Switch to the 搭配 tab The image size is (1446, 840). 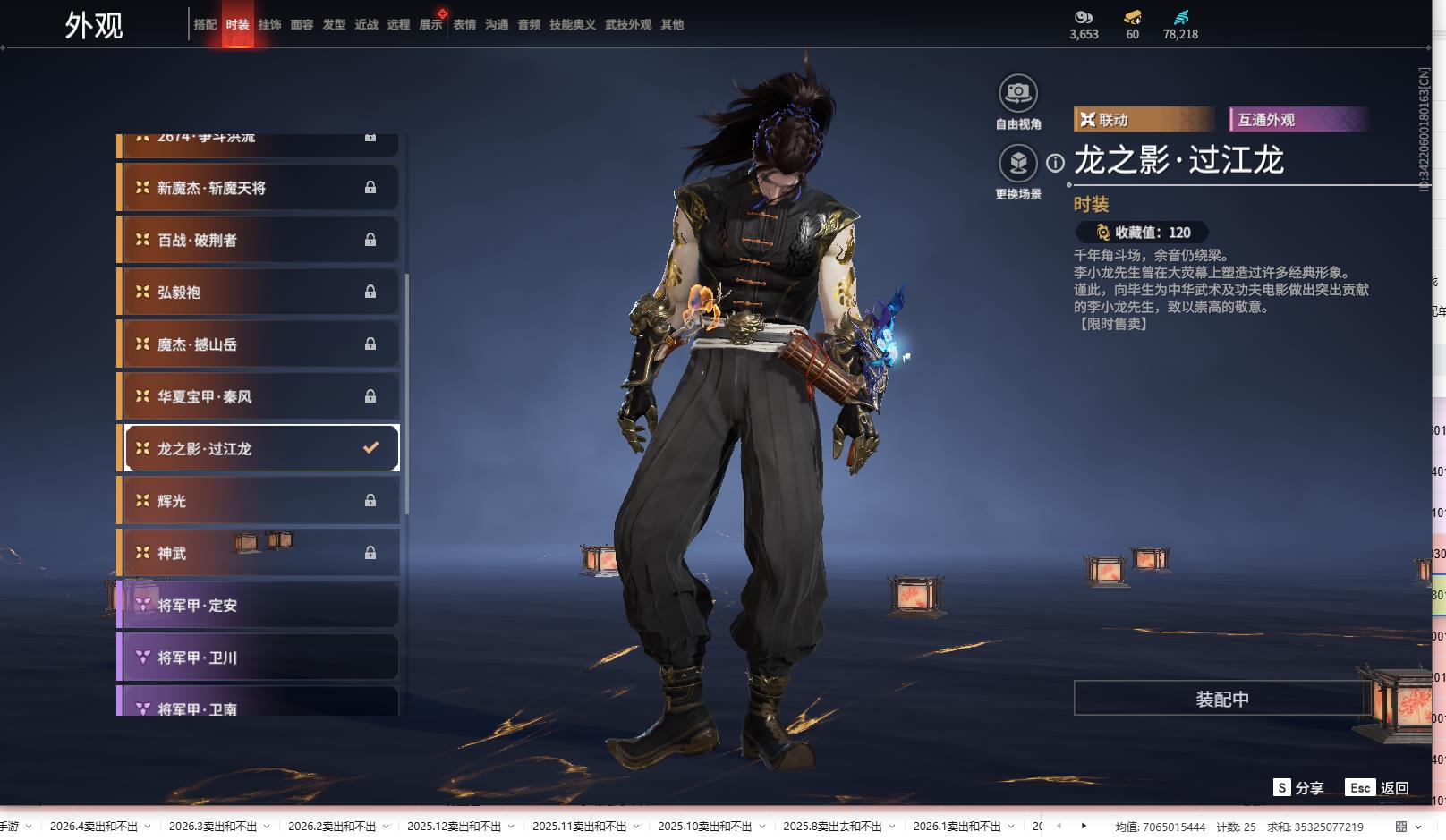coord(205,25)
